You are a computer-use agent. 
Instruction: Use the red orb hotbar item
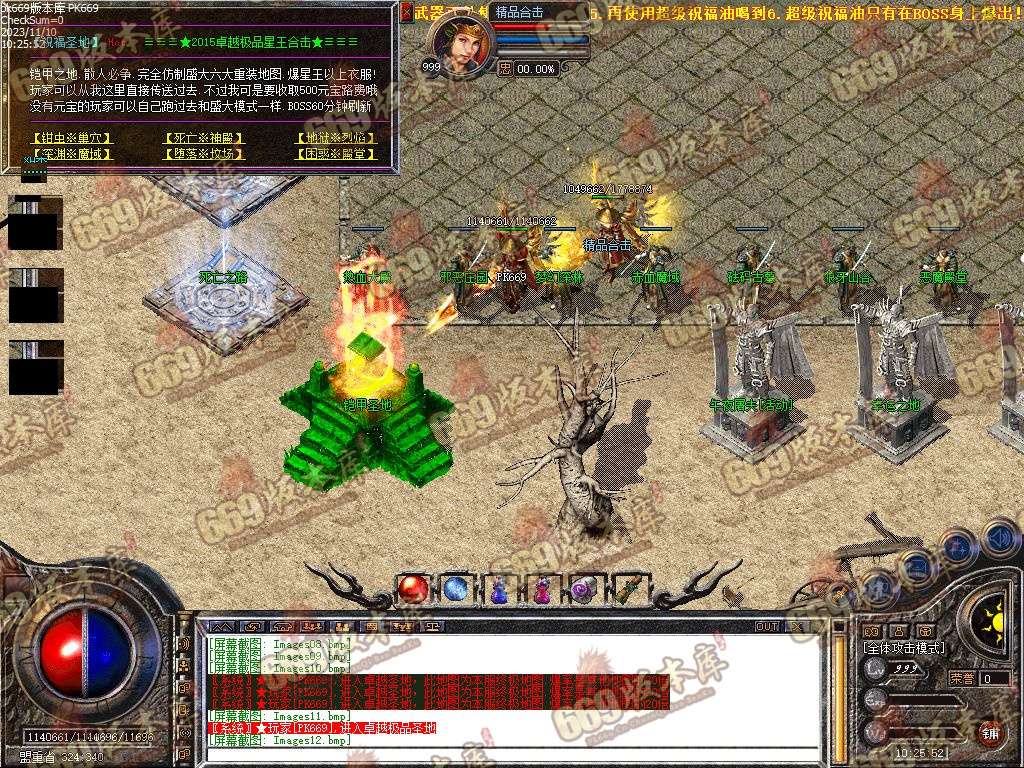(x=412, y=589)
